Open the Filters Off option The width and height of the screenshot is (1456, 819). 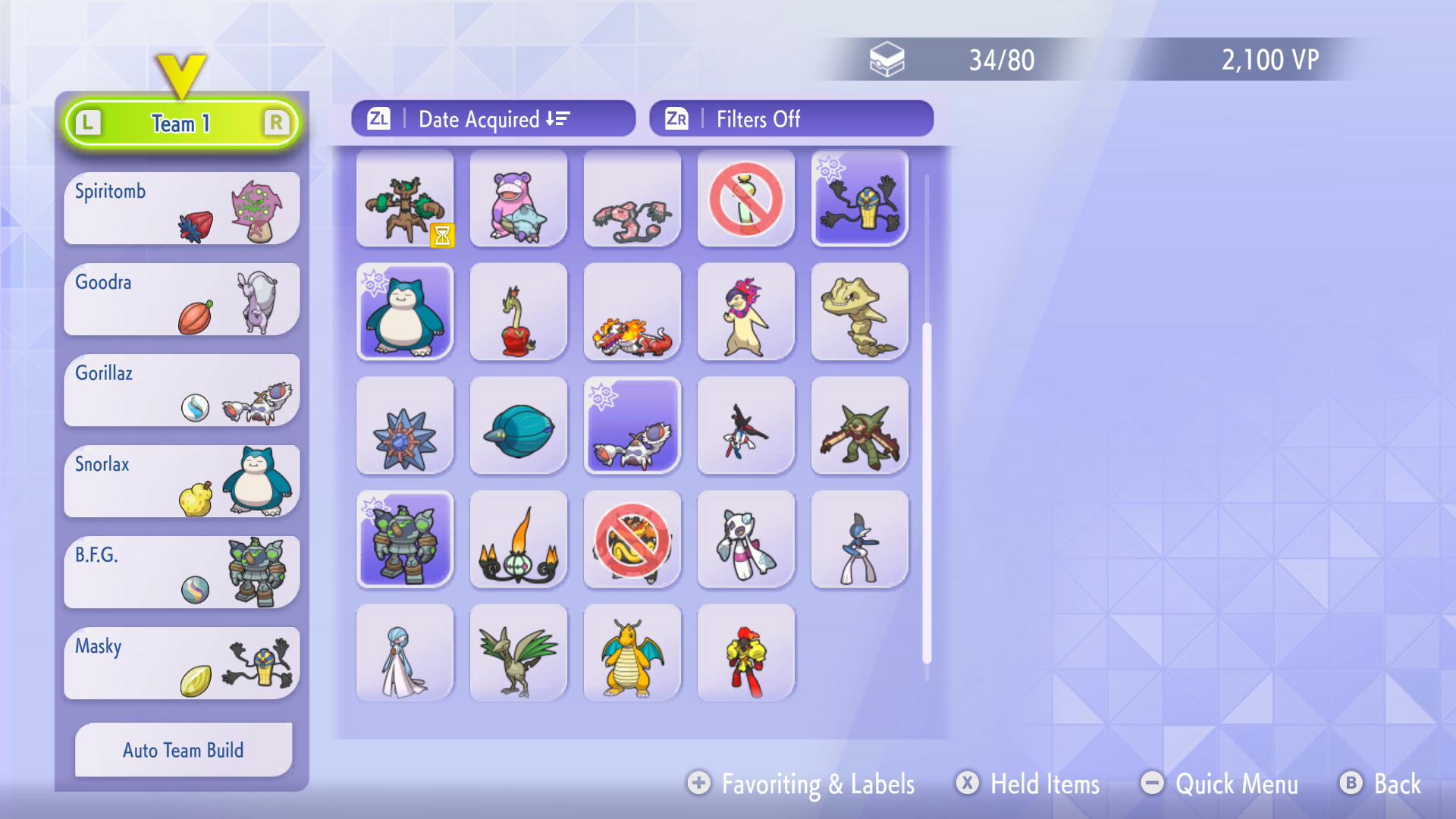791,119
